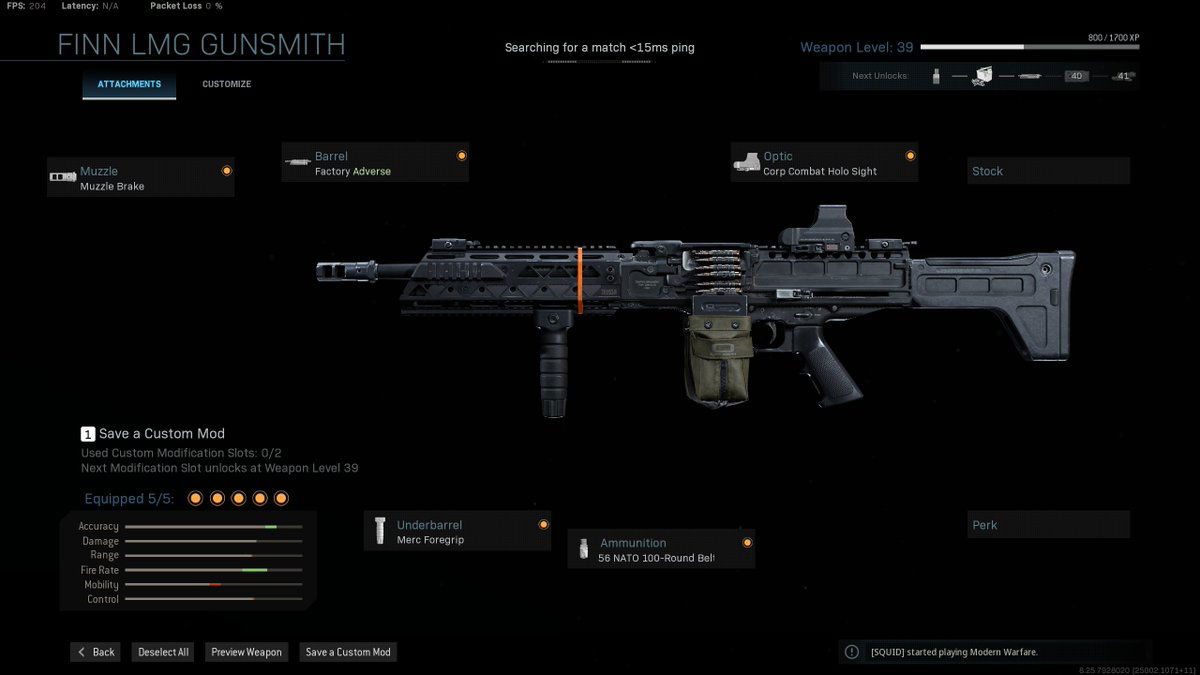Click the Deselect All button

(163, 652)
